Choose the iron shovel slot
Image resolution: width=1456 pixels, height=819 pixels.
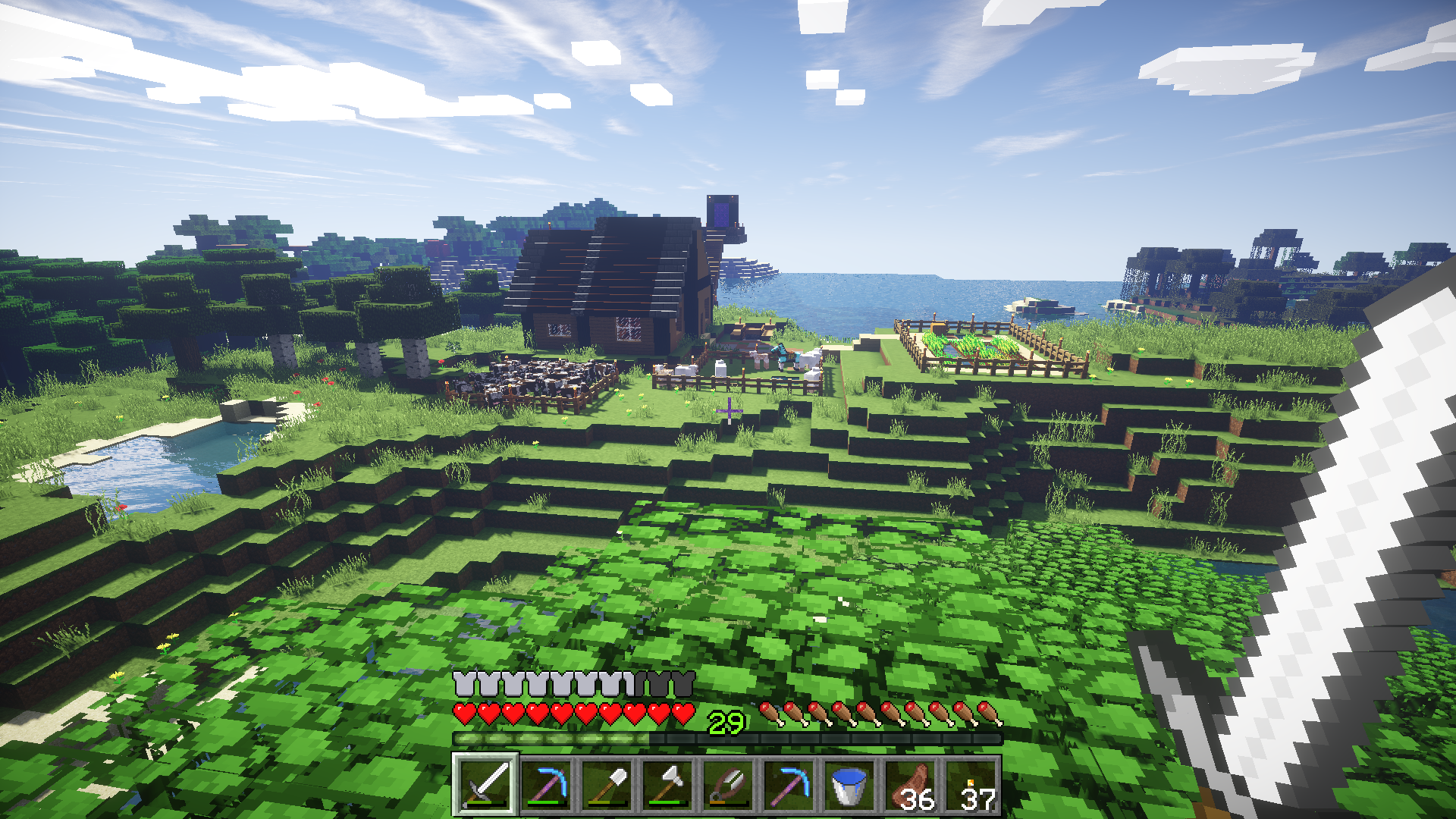607,785
